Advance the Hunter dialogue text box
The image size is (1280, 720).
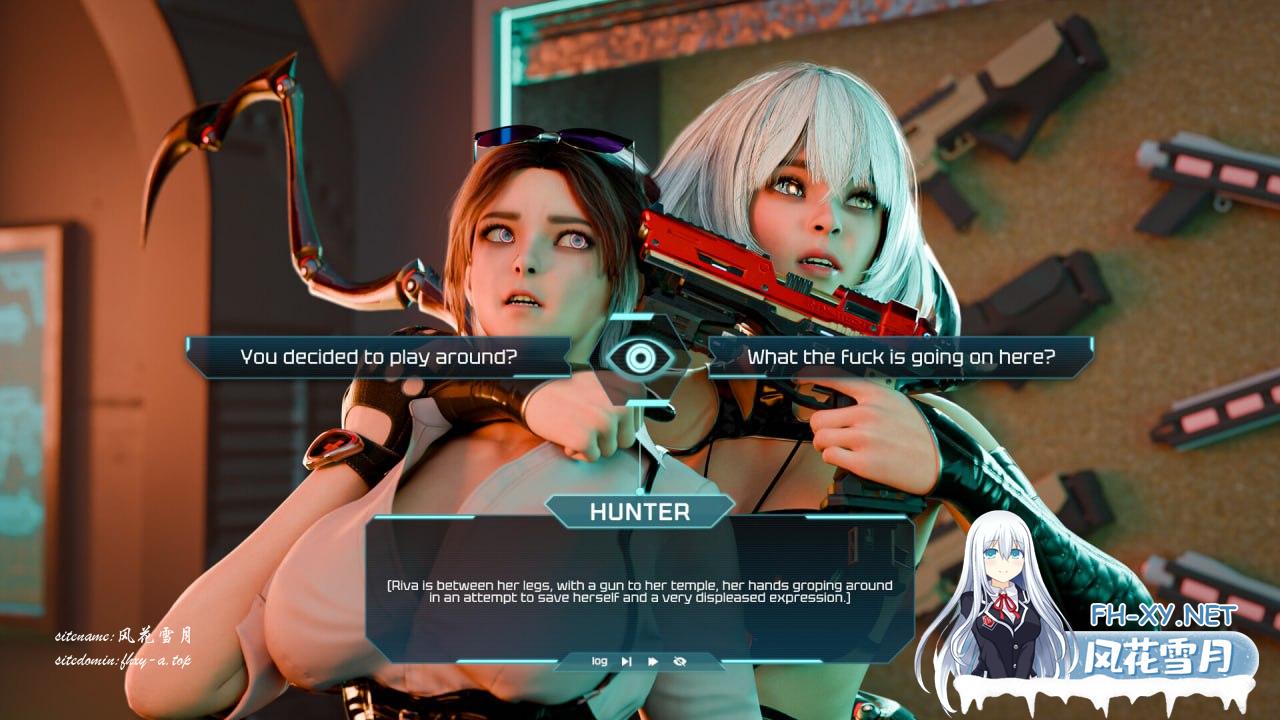pyautogui.click(x=640, y=592)
